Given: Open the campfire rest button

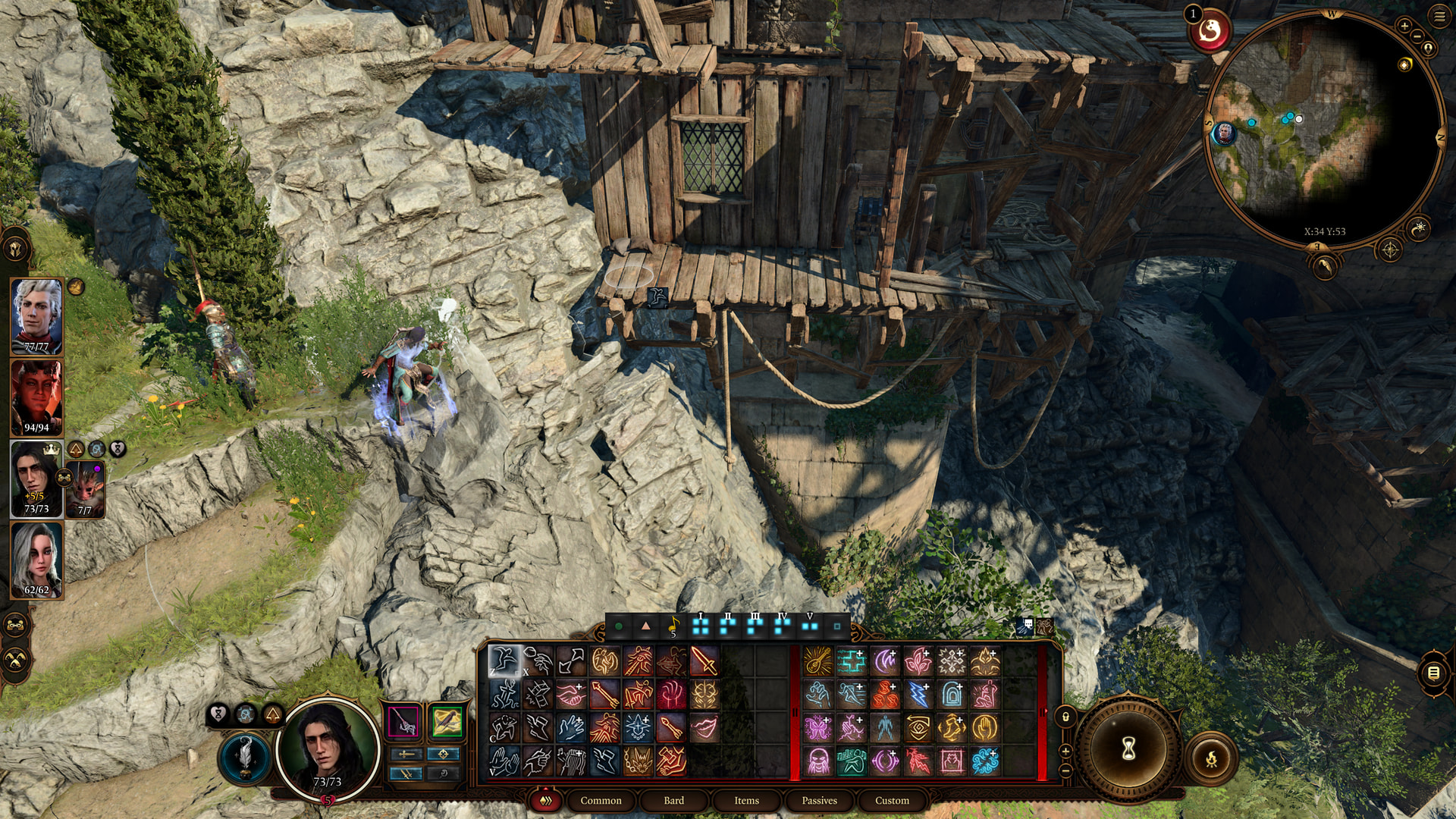Looking at the screenshot, I should 1211,758.
